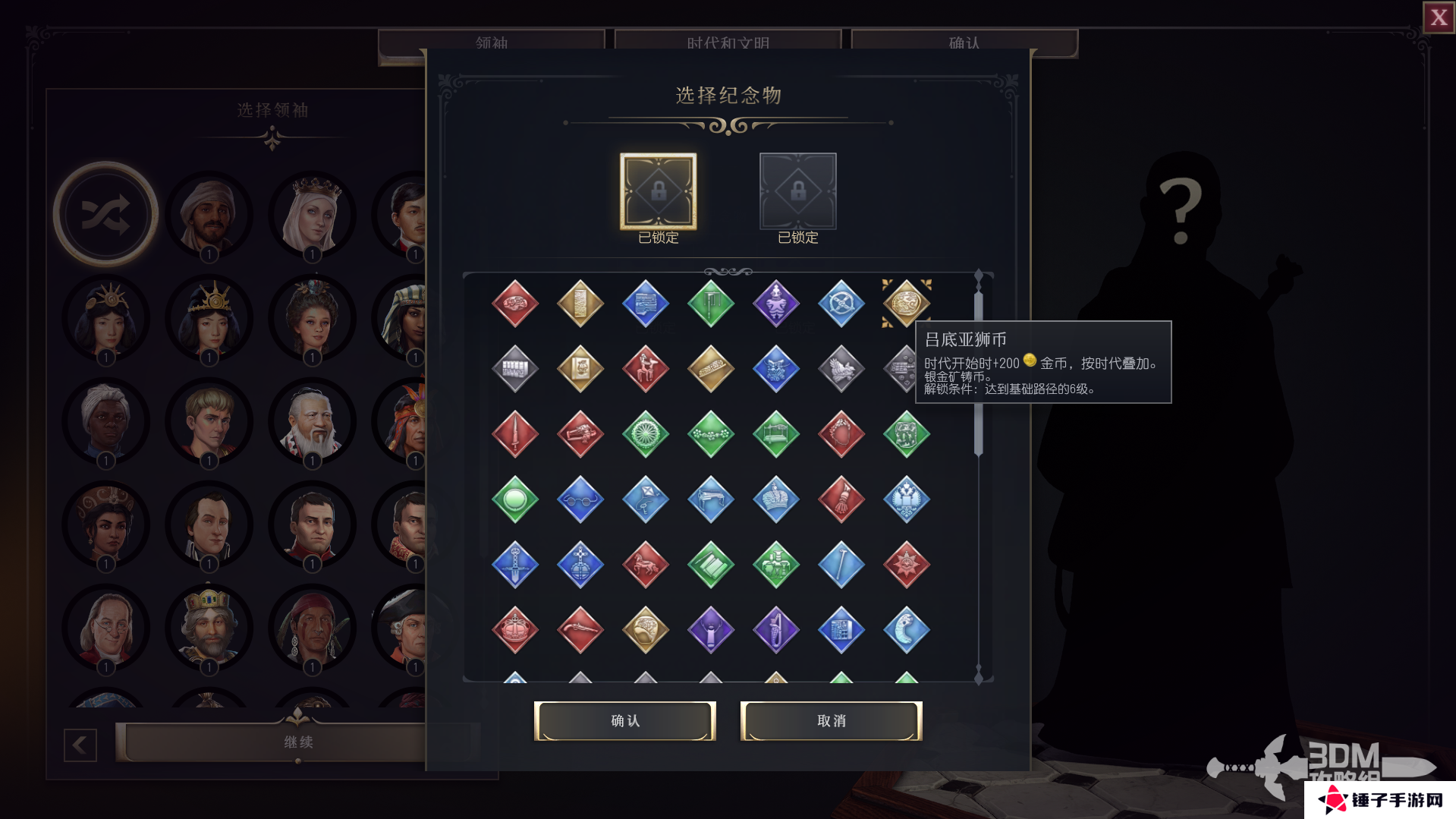Select the blue walking cane memento
Image resolution: width=1456 pixels, height=819 pixels.
point(841,565)
